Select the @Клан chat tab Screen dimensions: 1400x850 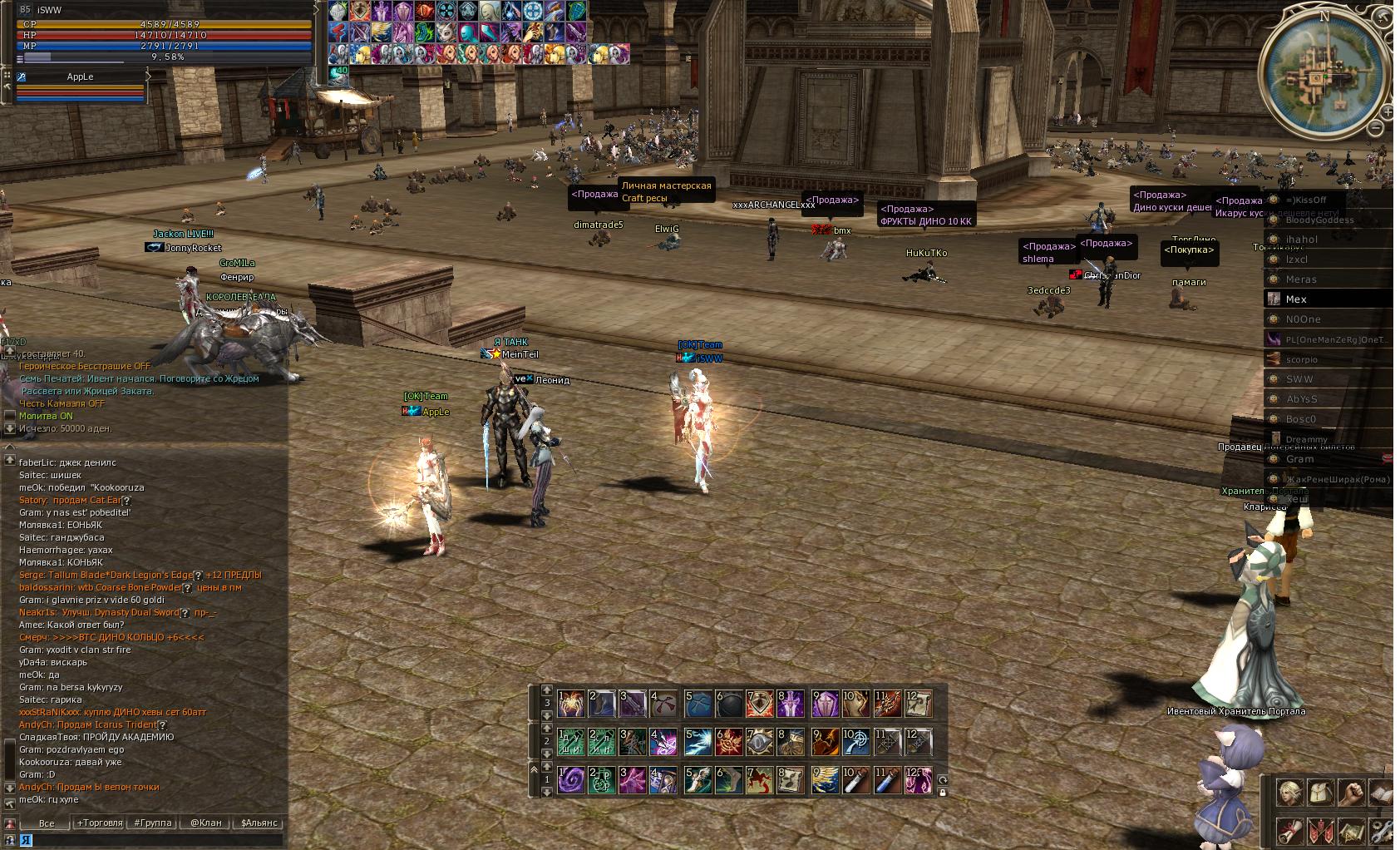click(205, 823)
